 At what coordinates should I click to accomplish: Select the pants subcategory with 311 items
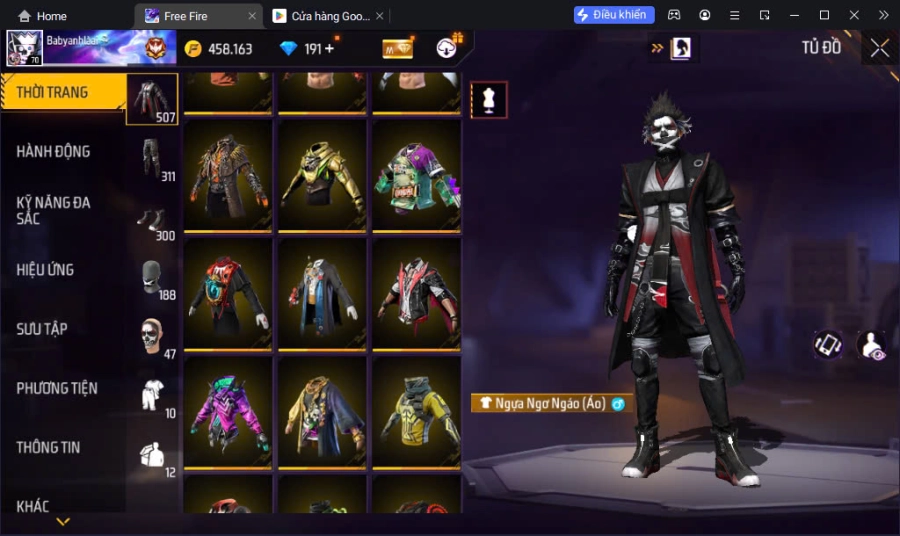point(153,159)
